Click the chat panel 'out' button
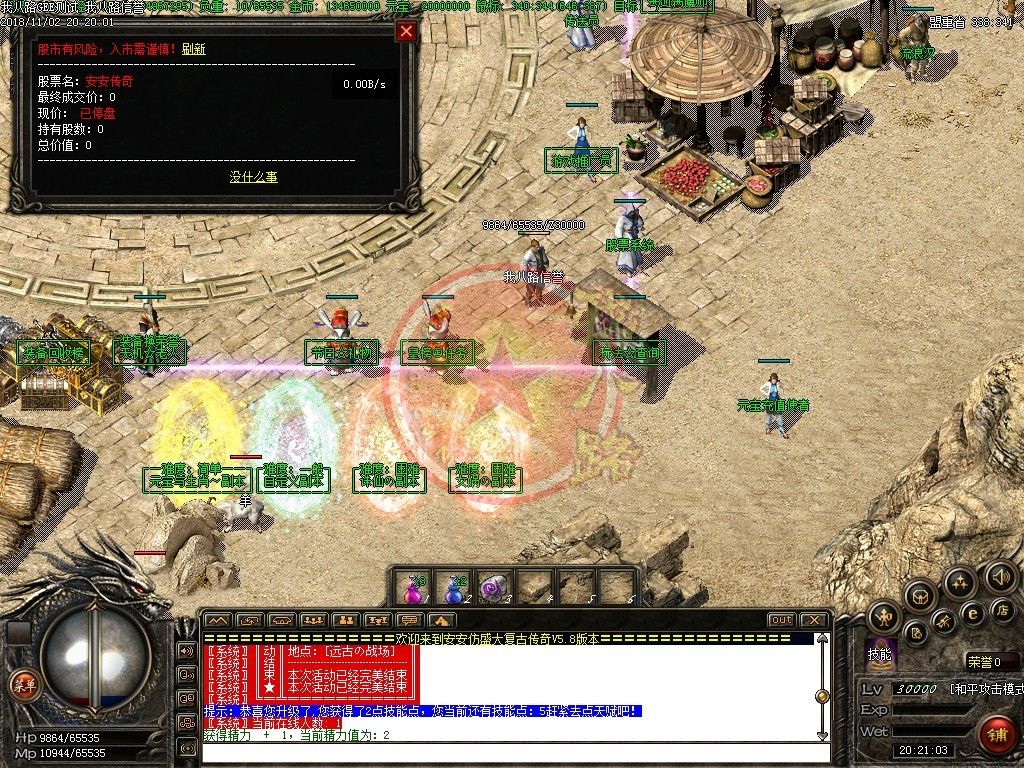Viewport: 1024px width, 768px height. pos(782,620)
